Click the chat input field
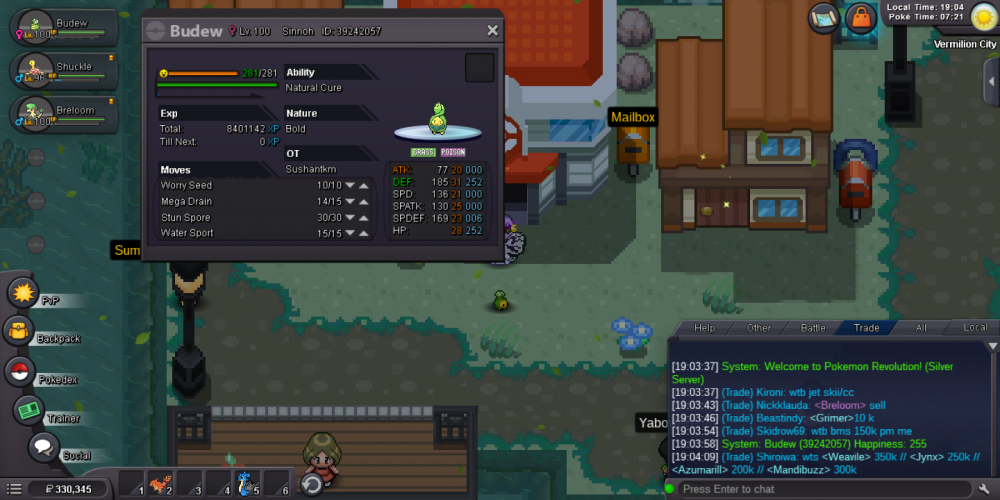 [820, 489]
